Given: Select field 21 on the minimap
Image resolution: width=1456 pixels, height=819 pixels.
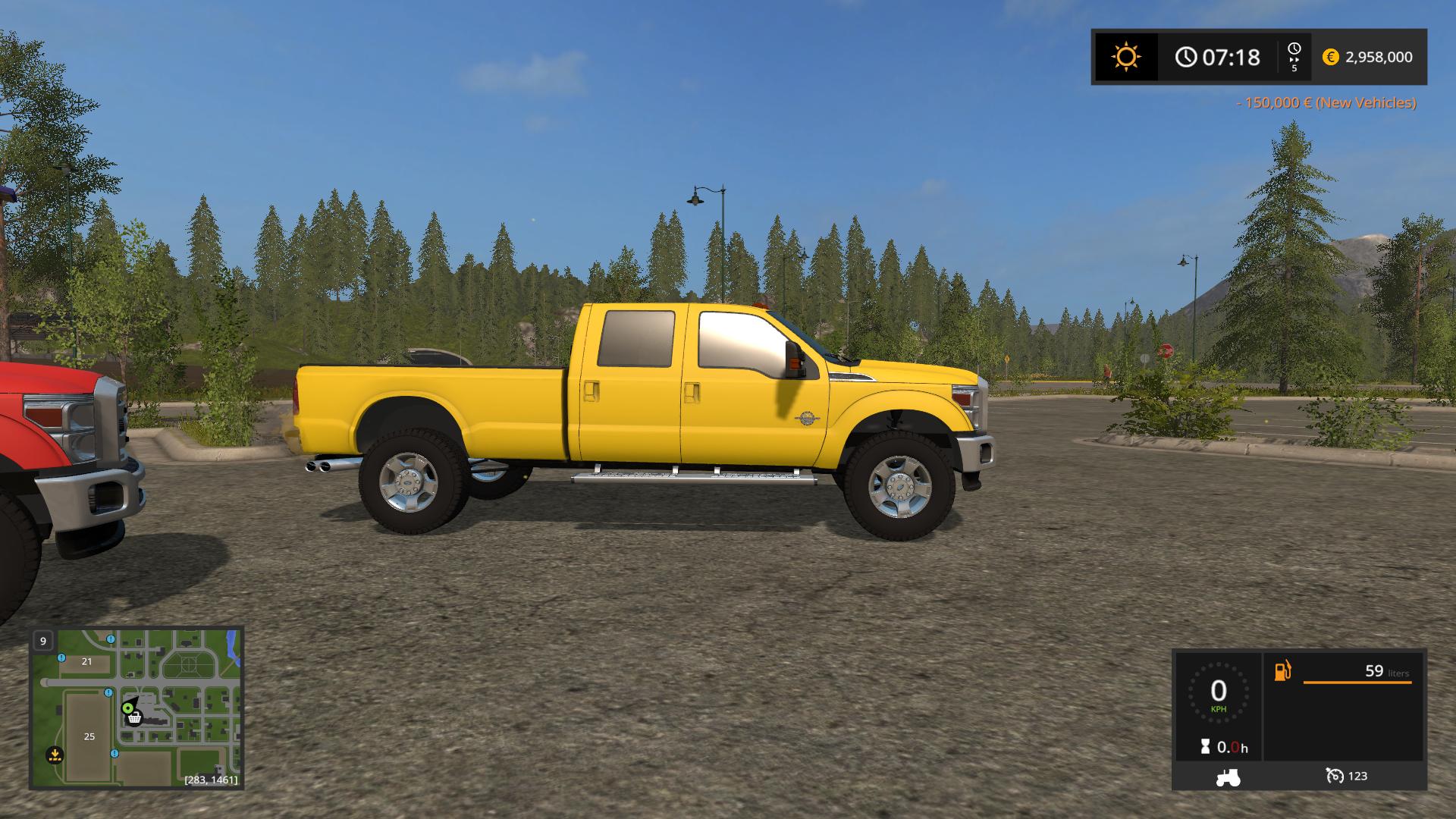Looking at the screenshot, I should [x=86, y=661].
